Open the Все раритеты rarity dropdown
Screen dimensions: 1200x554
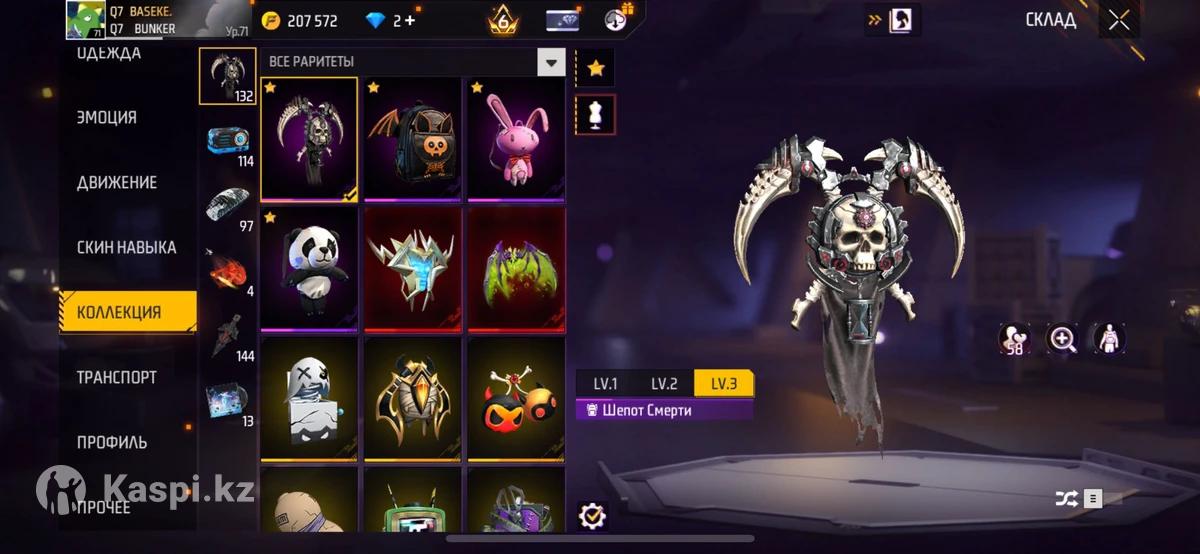point(551,62)
